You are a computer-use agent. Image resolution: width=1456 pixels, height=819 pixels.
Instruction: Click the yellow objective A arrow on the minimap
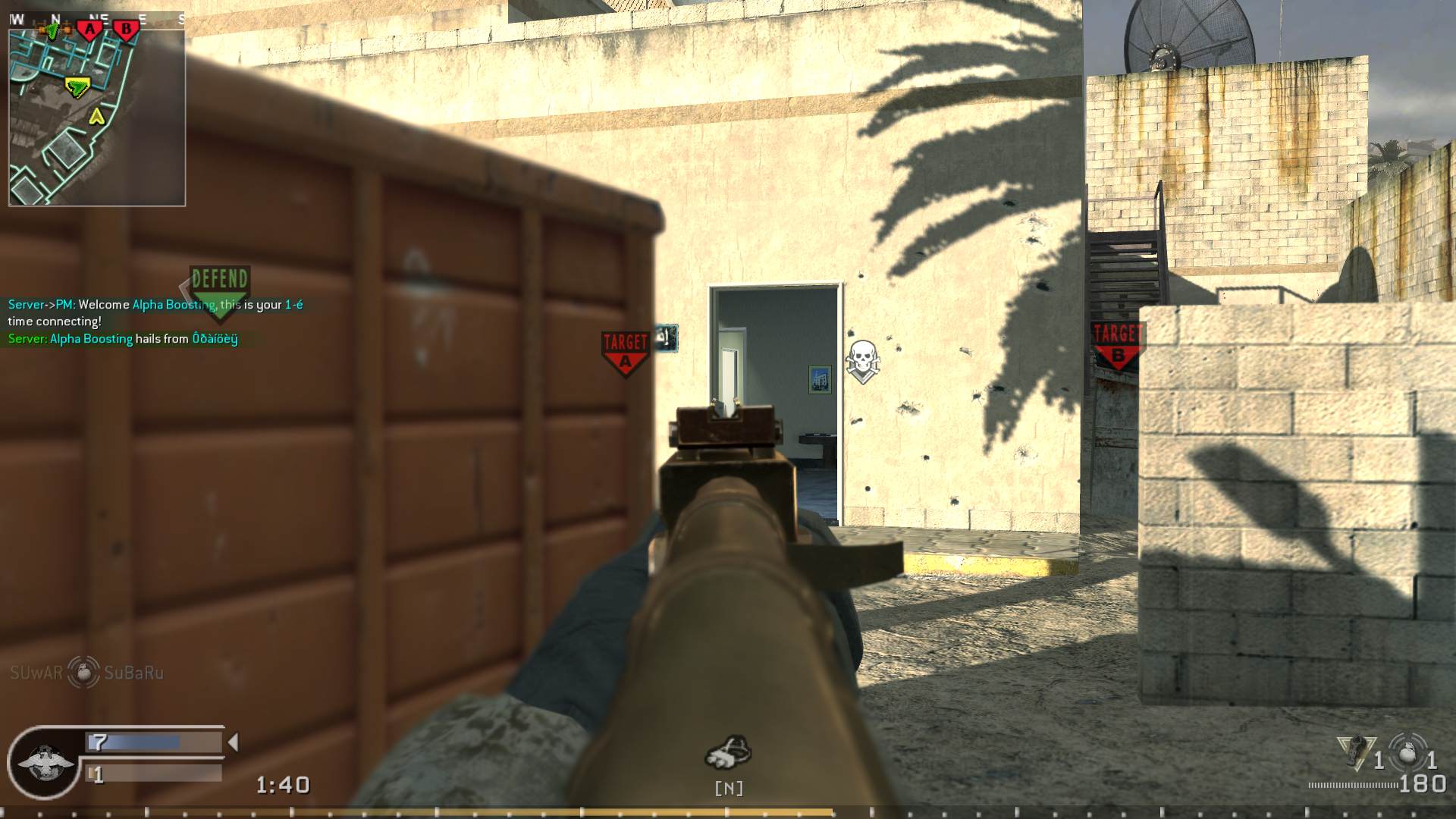[x=96, y=117]
